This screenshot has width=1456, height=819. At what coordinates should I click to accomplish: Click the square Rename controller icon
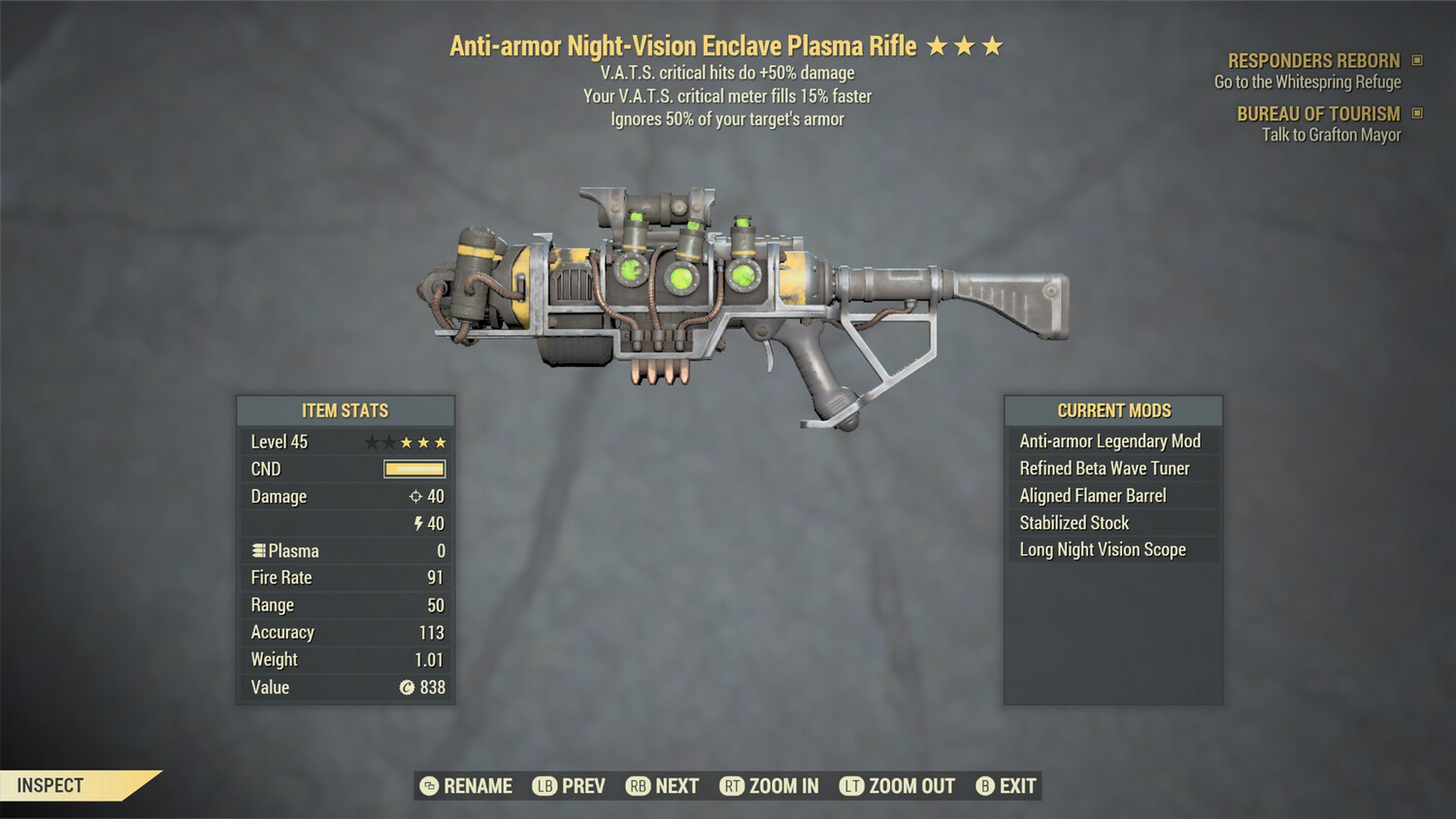(428, 786)
